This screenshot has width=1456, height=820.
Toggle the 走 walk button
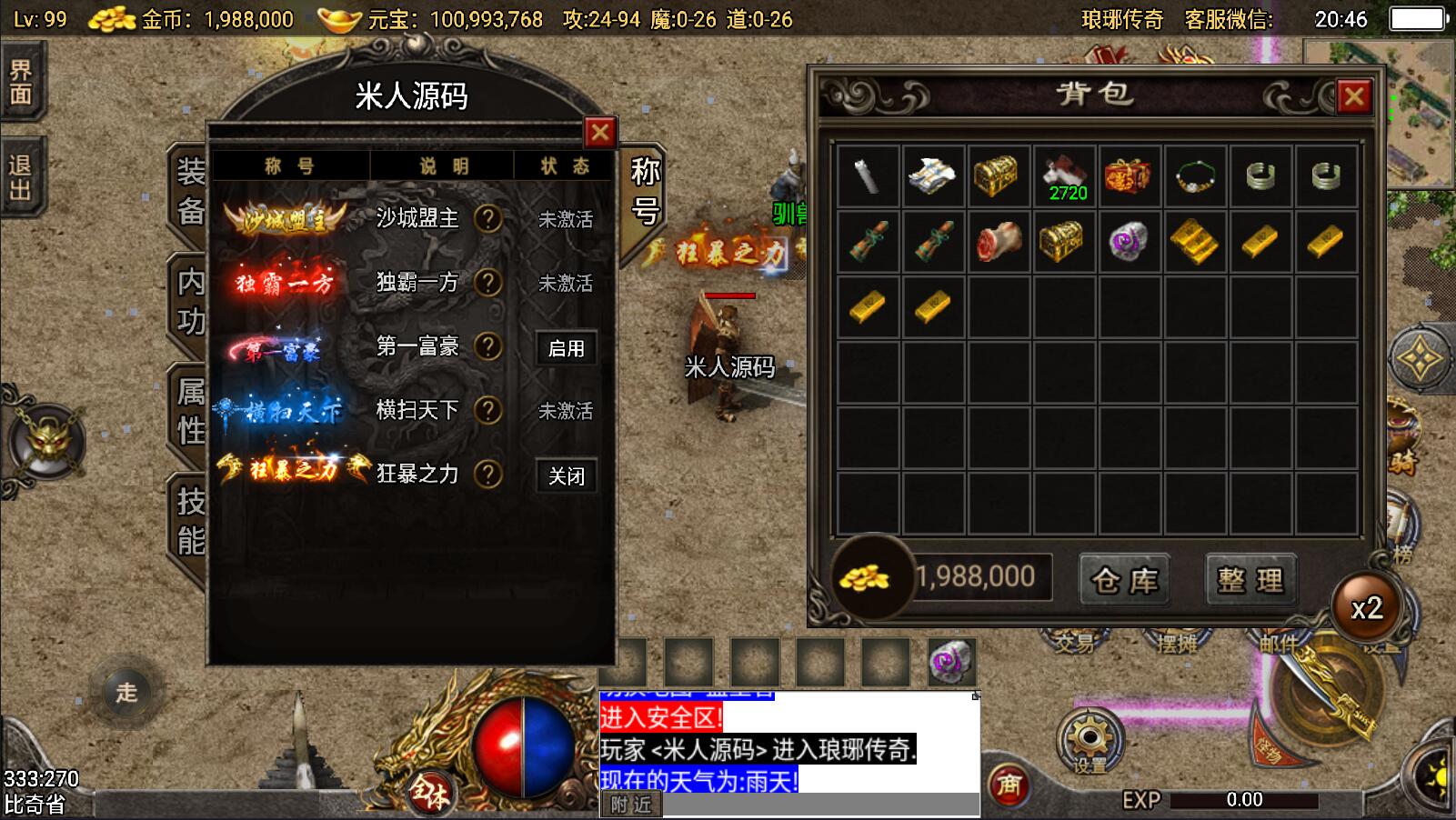(x=126, y=693)
